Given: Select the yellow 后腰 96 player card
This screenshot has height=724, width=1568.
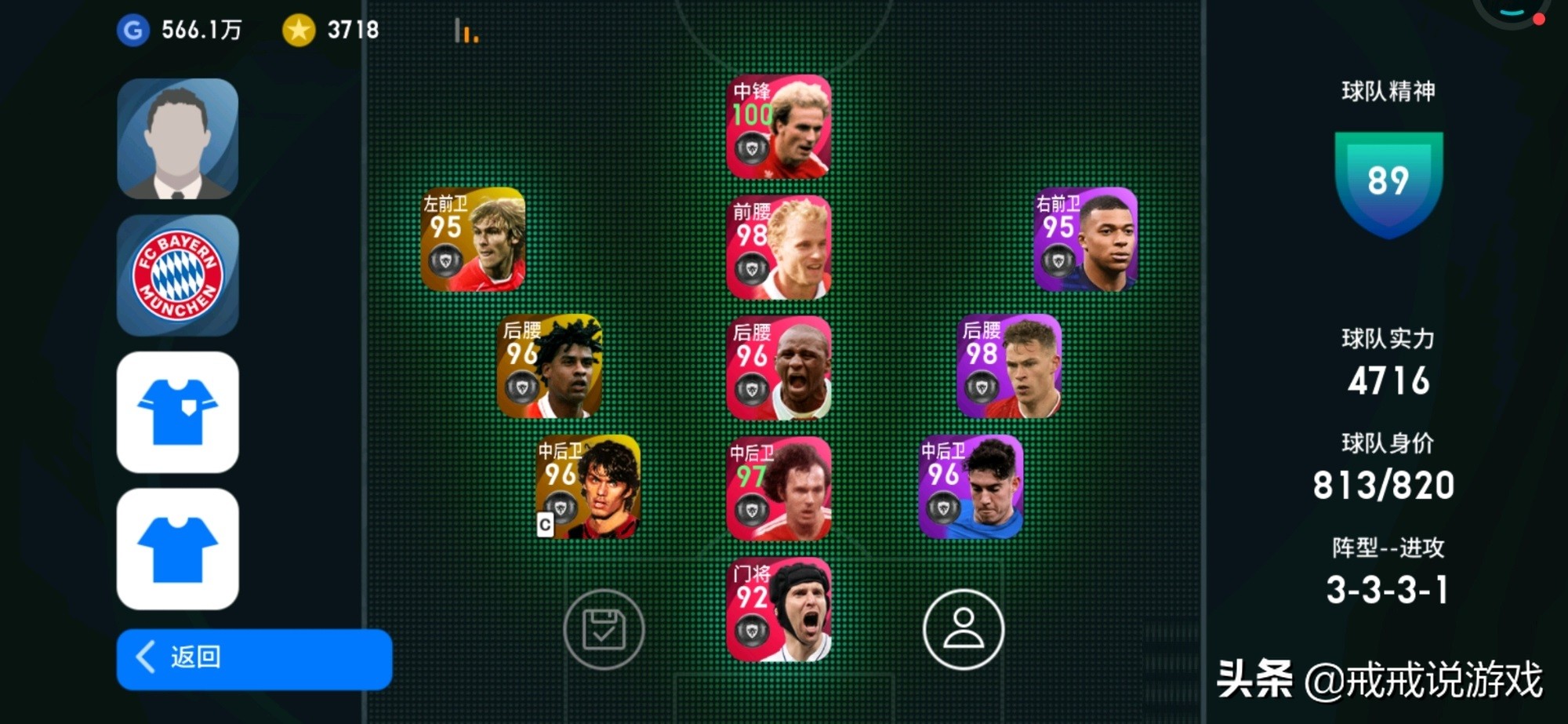Looking at the screenshot, I should coord(550,366).
